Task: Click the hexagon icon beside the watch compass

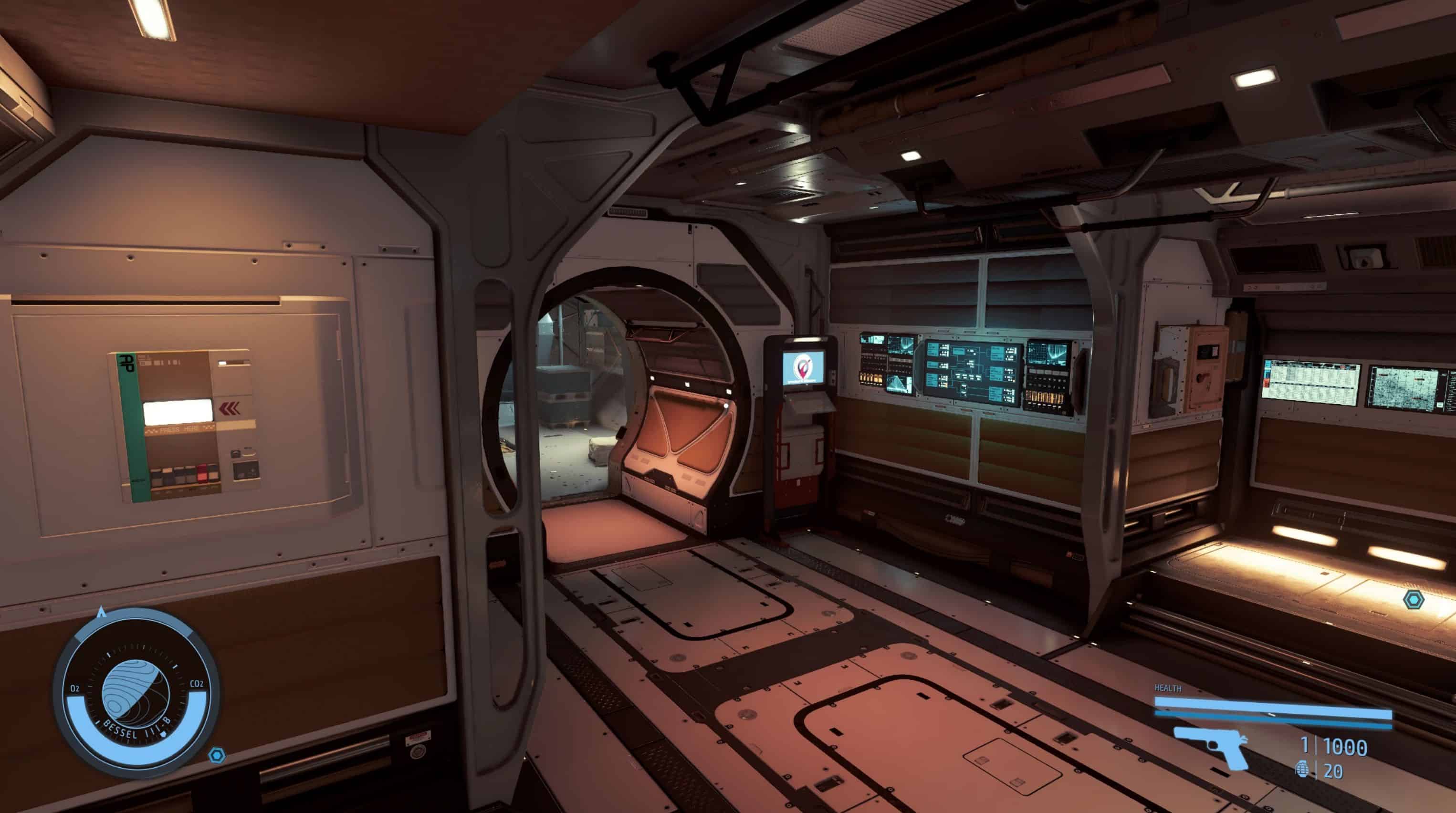Action: pyautogui.click(x=217, y=755)
